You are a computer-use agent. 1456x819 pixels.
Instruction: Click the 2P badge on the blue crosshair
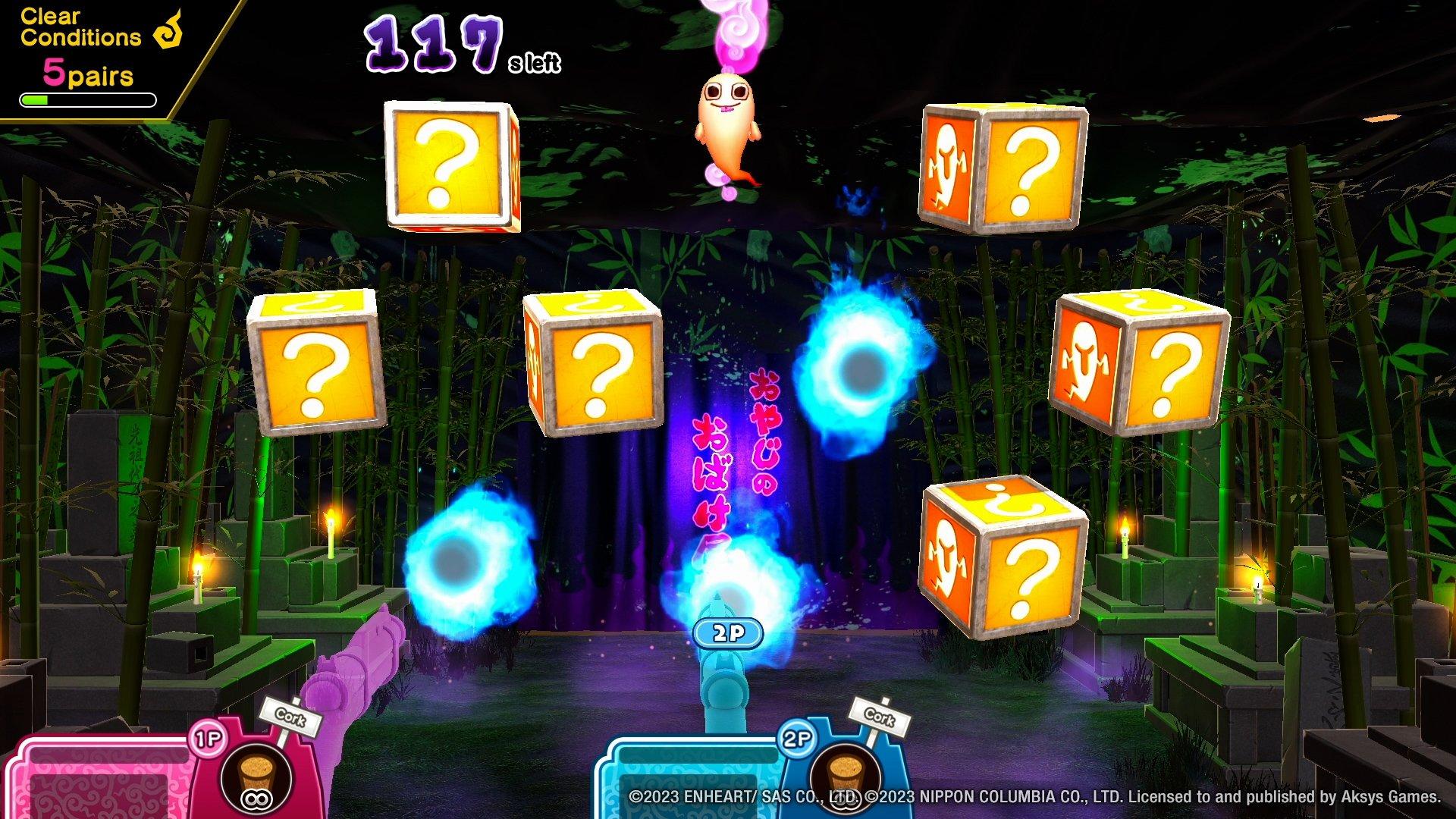[x=730, y=632]
